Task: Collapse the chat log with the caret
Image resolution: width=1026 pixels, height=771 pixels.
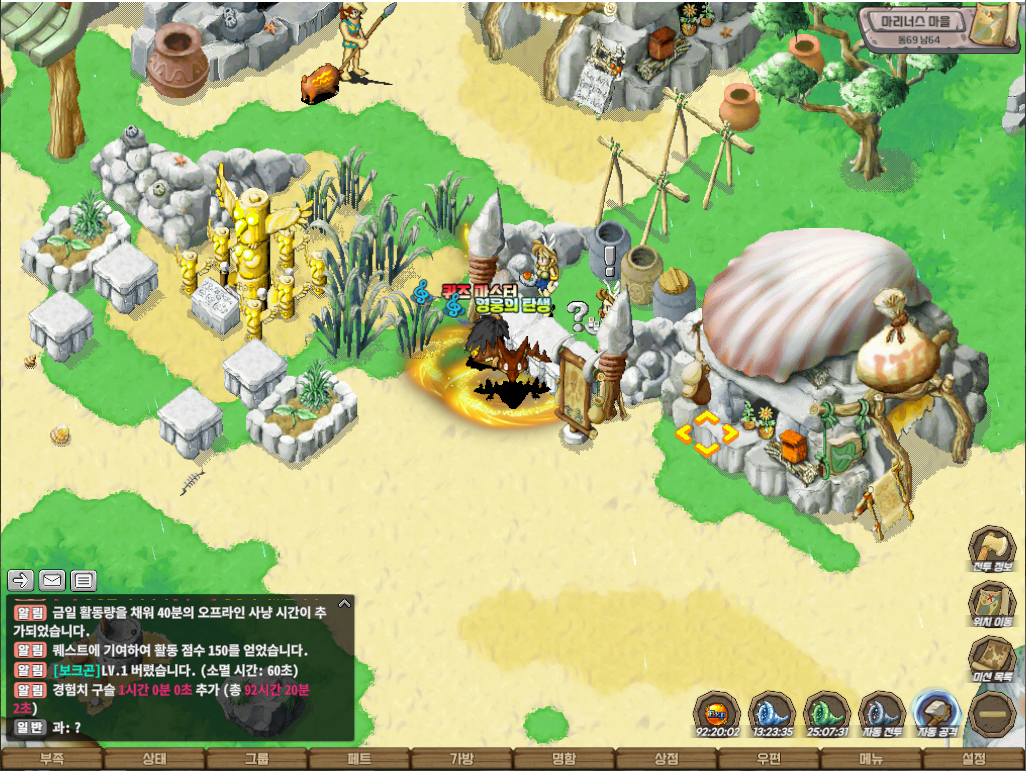Action: tap(344, 603)
